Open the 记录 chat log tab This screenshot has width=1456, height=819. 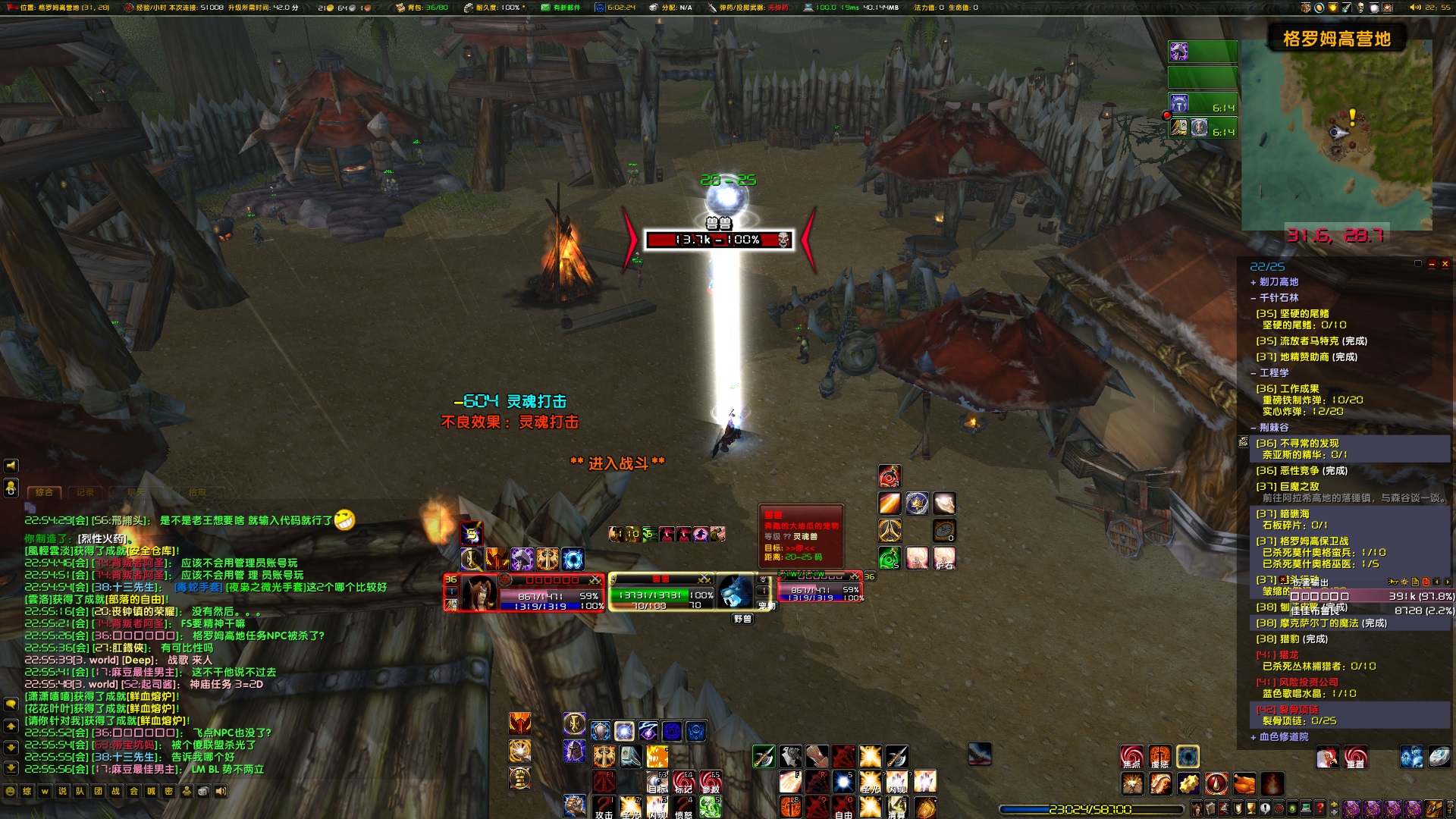point(85,492)
